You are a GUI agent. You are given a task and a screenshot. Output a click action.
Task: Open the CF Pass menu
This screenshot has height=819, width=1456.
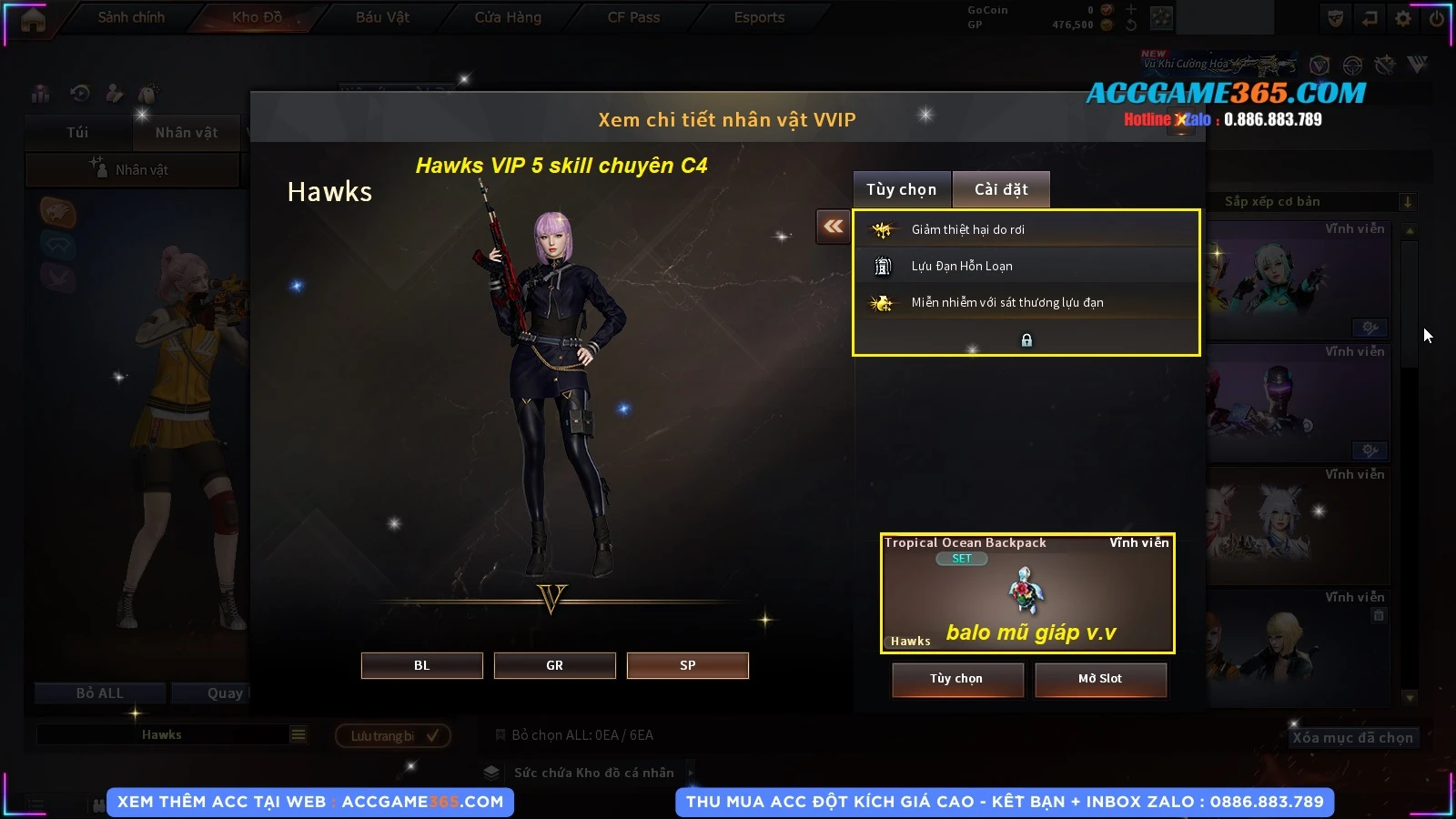point(633,17)
